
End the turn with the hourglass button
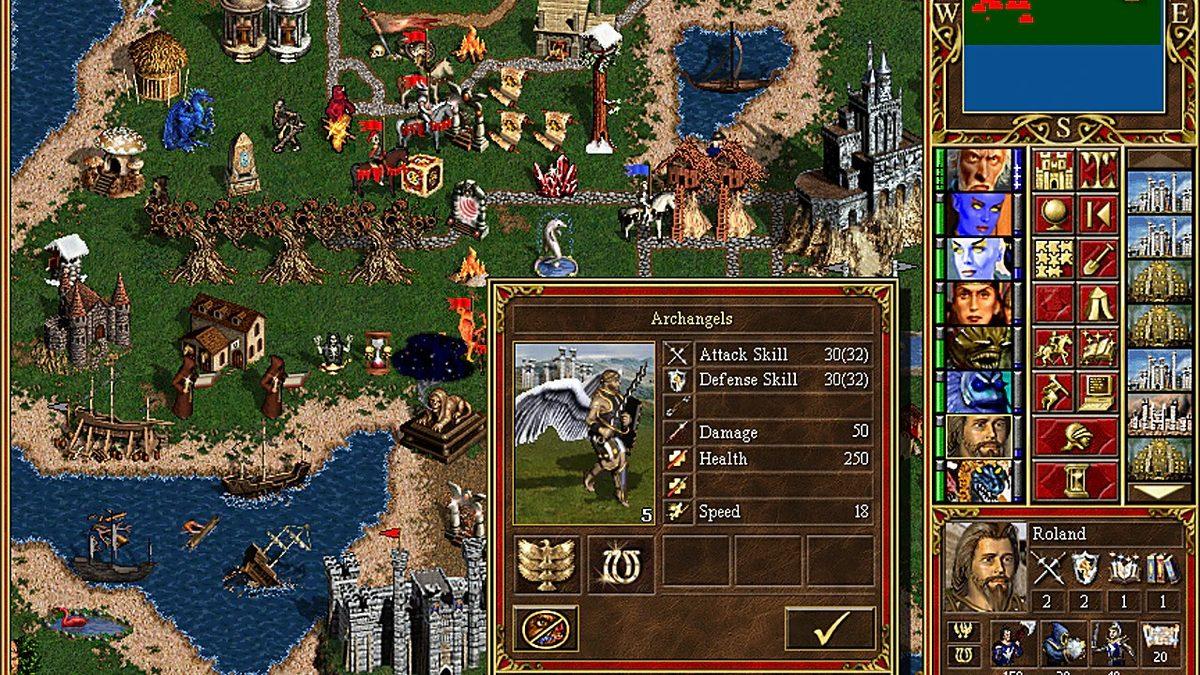(1075, 479)
